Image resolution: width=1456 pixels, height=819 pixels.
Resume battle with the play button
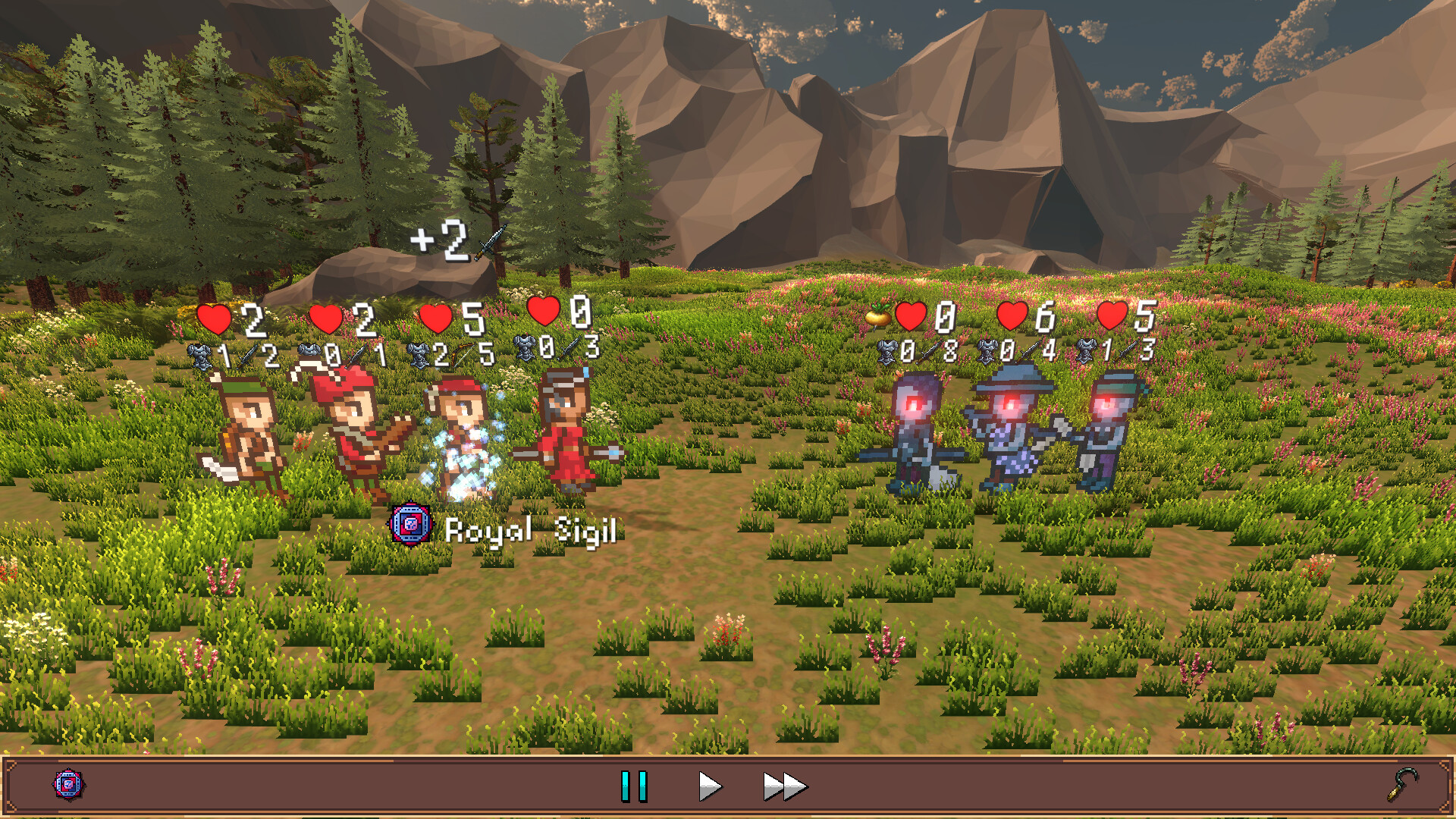click(711, 786)
